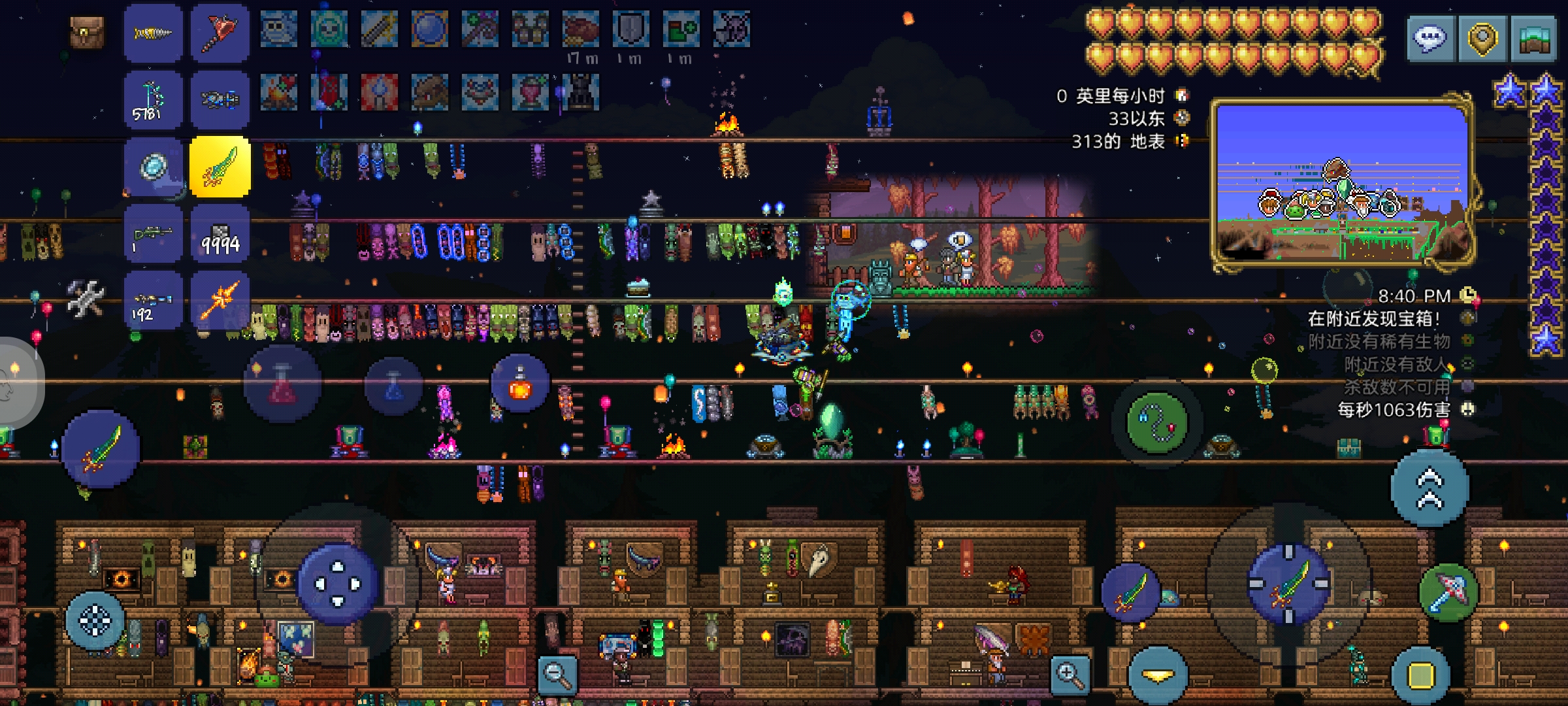The width and height of the screenshot is (1568, 706).
Task: Fire the grappling hook button
Action: click(x=1156, y=423)
